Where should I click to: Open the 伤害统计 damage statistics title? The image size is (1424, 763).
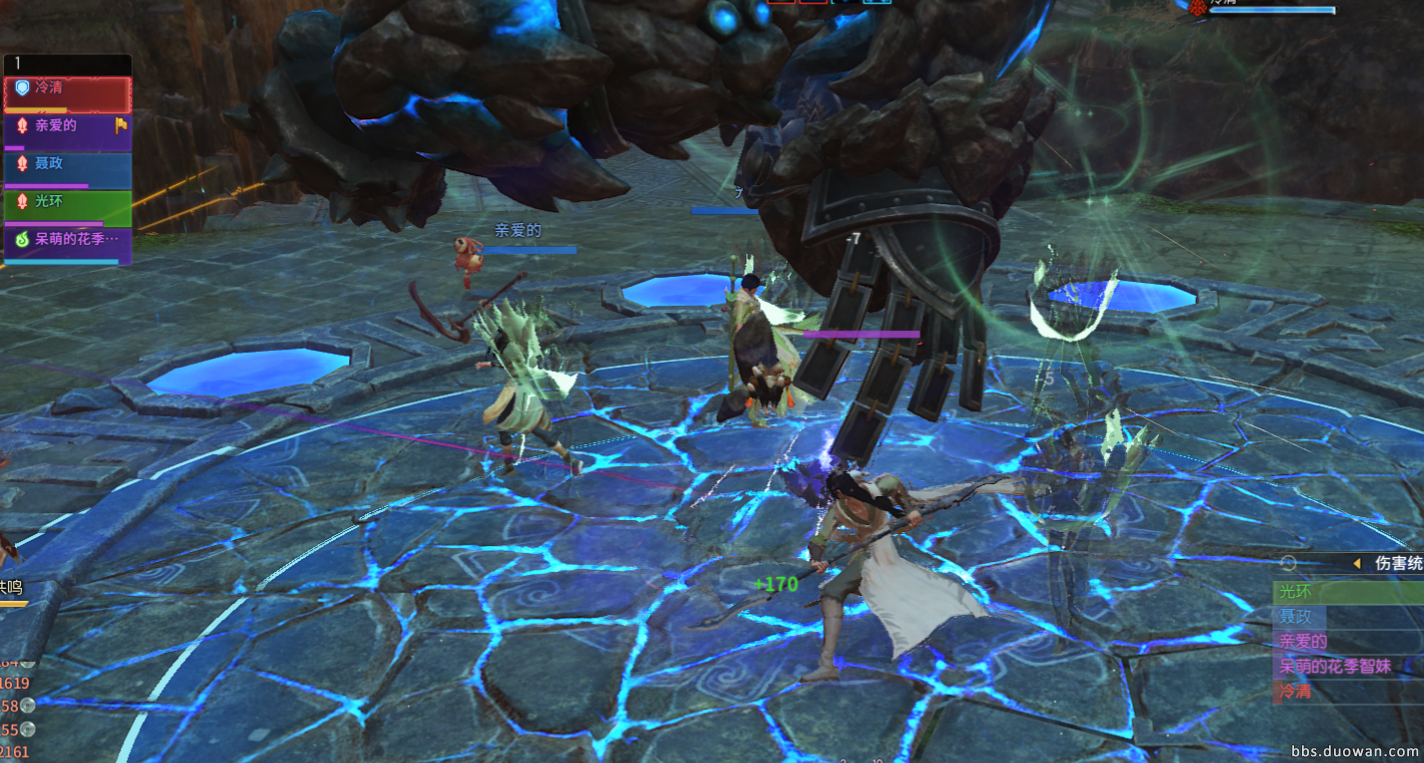[x=1398, y=564]
